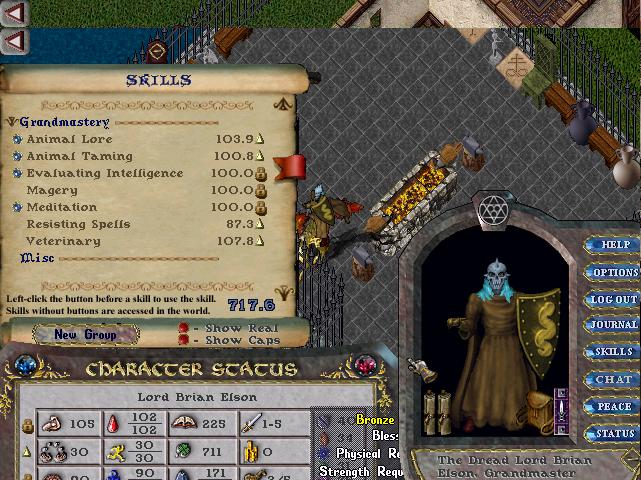Toggle the Show Real red gem
The width and height of the screenshot is (641, 480).
tap(183, 327)
